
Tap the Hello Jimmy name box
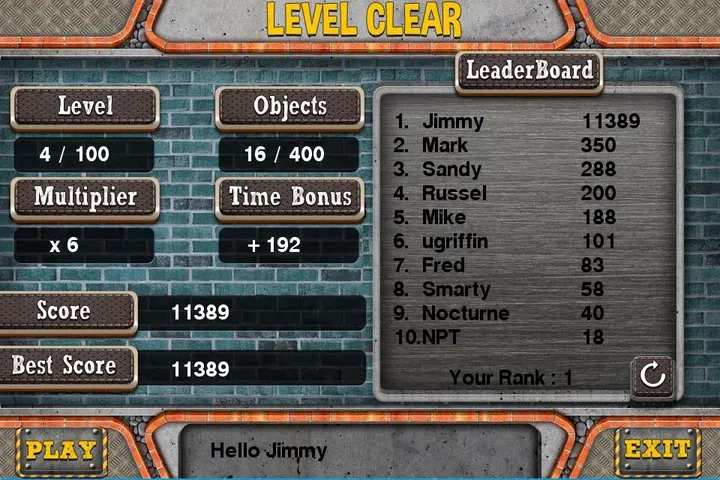(359, 451)
